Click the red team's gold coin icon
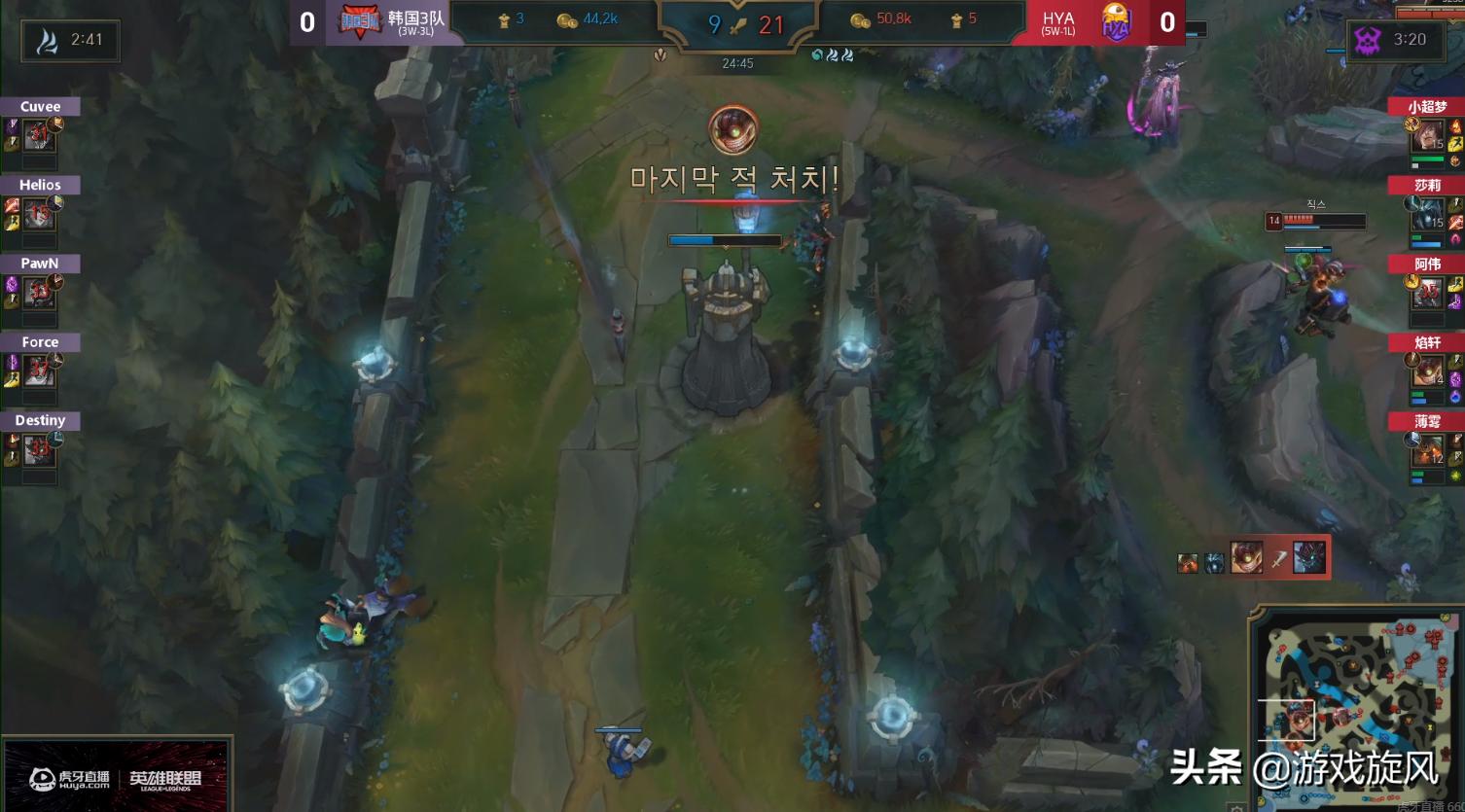 pyautogui.click(x=858, y=18)
